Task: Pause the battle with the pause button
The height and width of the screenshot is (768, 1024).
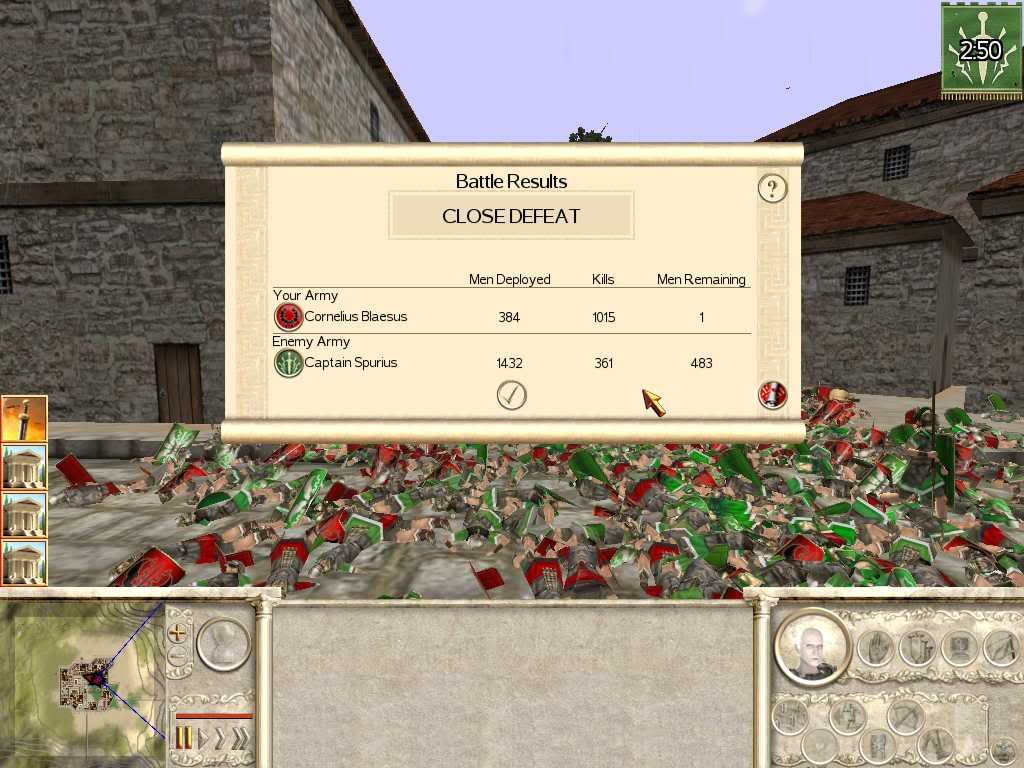Action: (x=184, y=739)
